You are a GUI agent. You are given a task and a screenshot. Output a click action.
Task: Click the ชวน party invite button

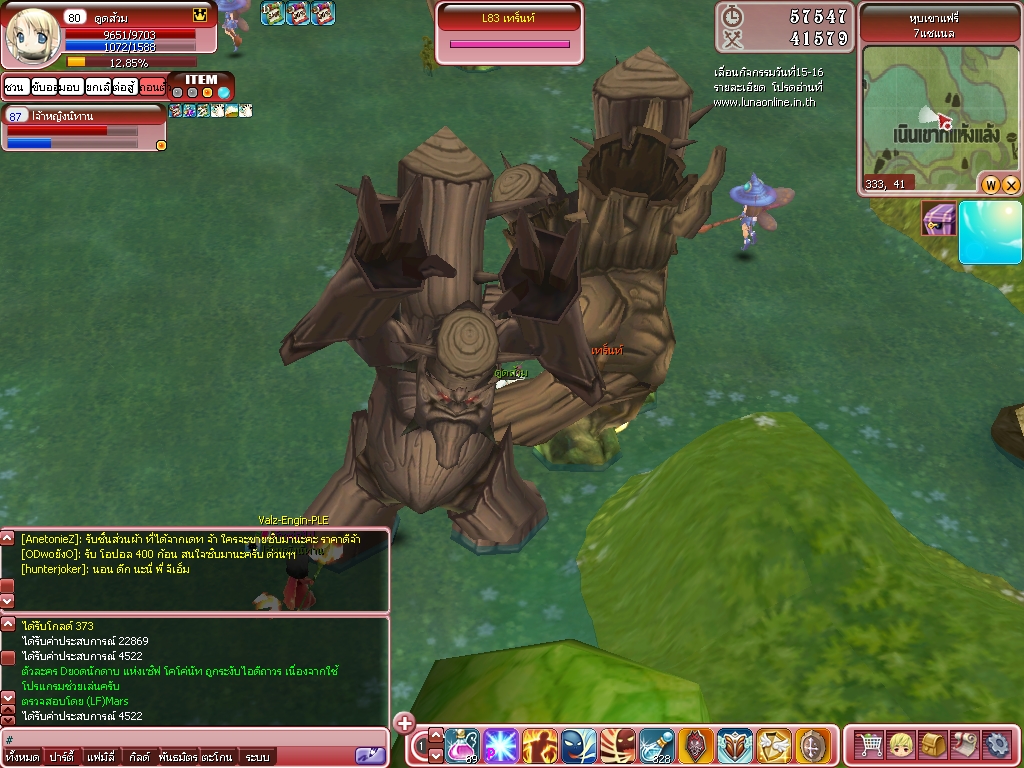pyautogui.click(x=14, y=87)
